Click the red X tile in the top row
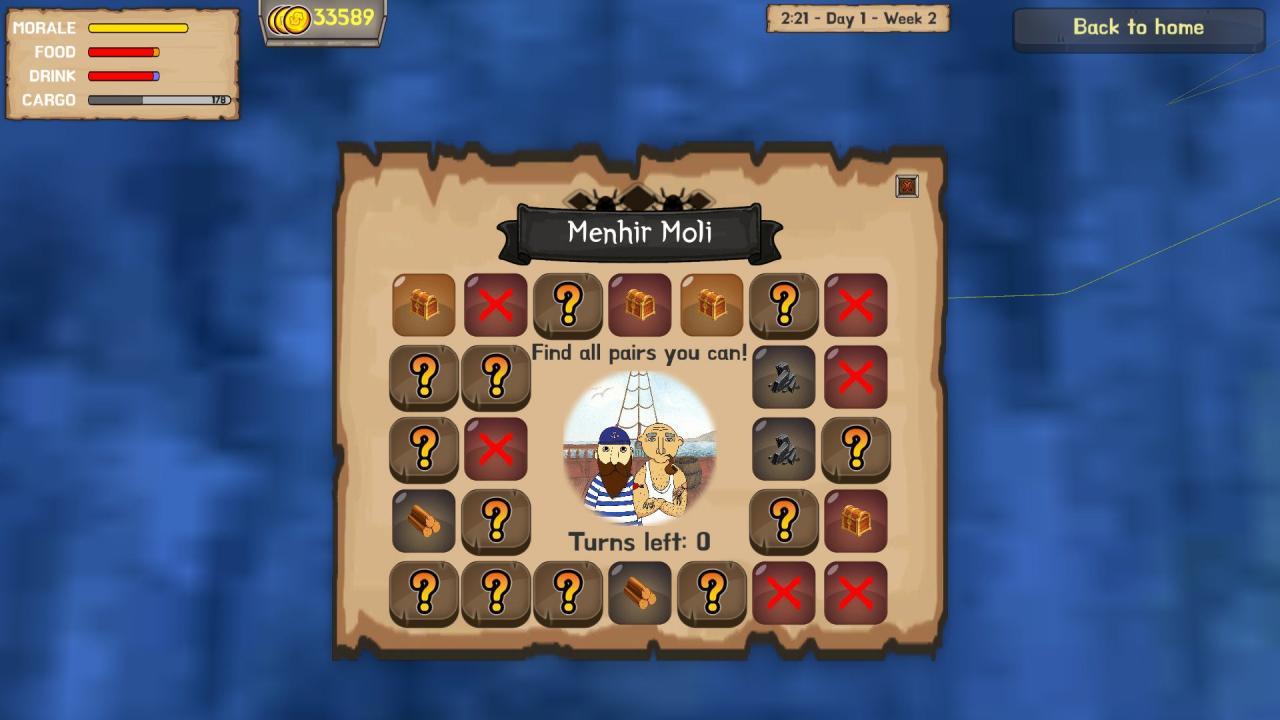1280x720 pixels. click(x=496, y=304)
